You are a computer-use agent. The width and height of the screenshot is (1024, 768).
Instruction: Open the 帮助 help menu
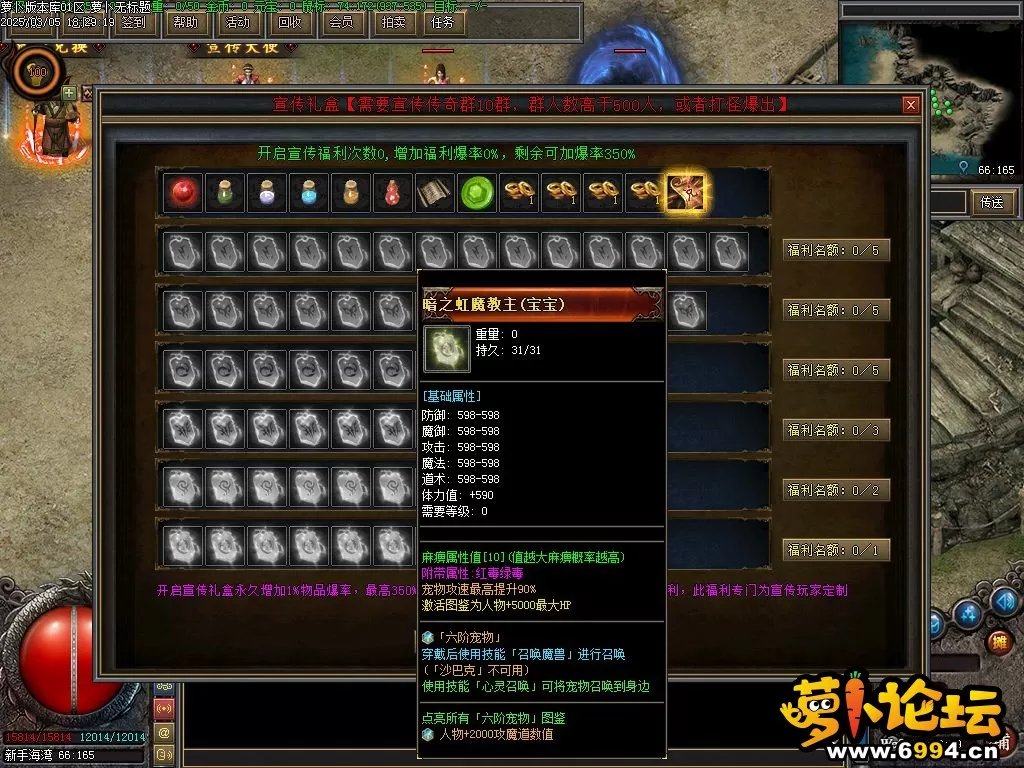(x=186, y=22)
